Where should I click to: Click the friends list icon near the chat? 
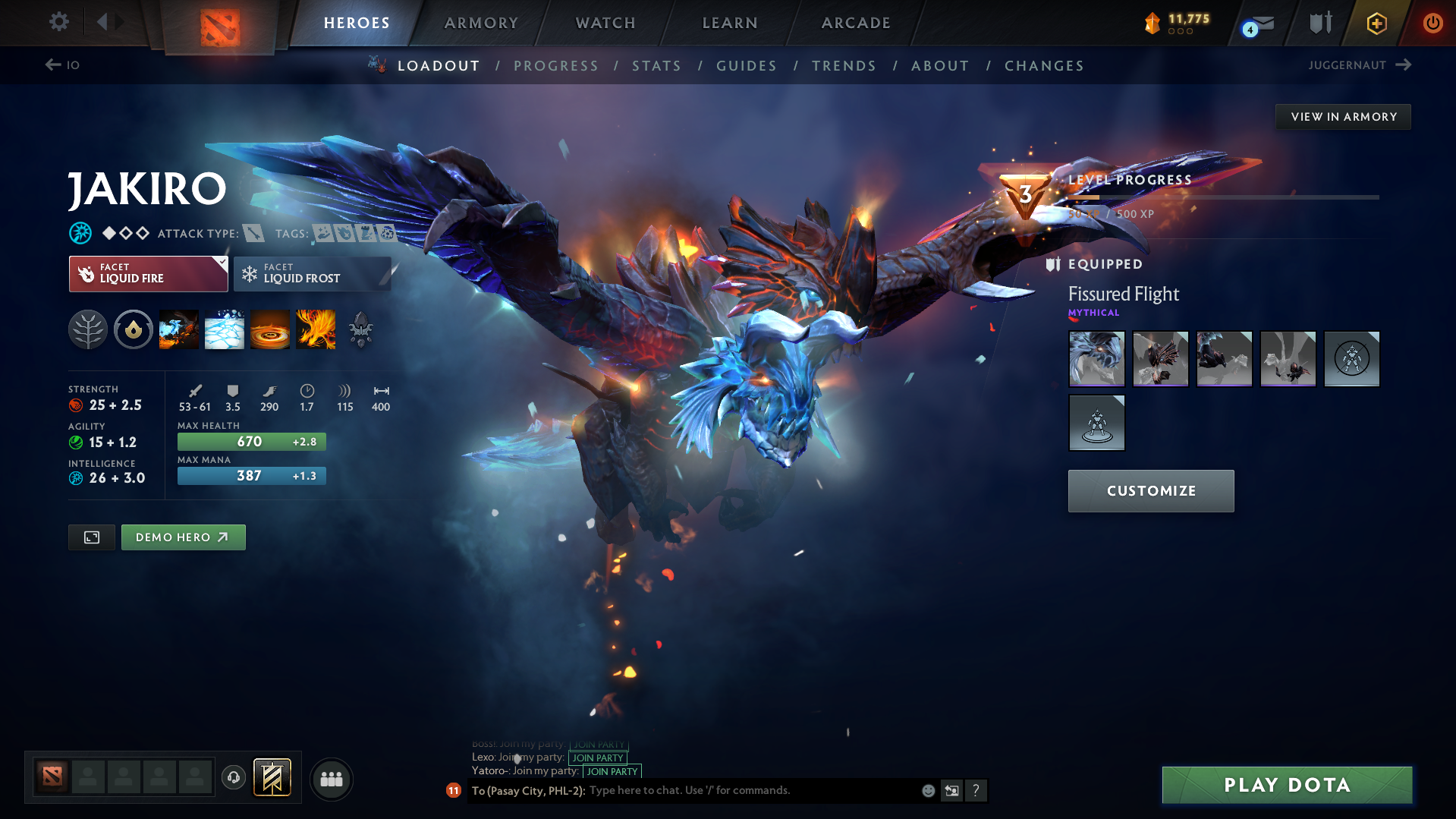331,779
